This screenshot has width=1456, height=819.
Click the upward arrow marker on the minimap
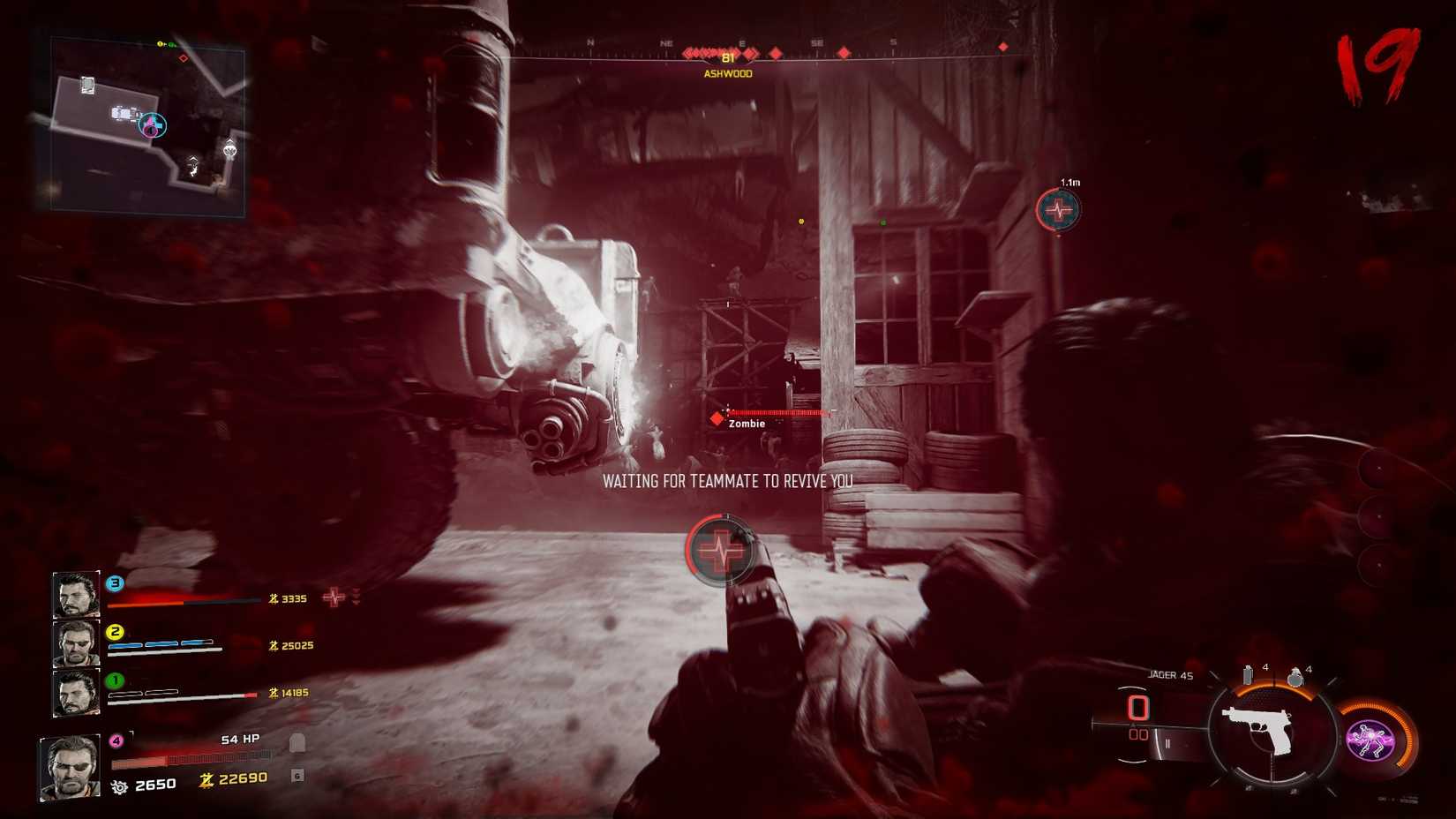192,161
